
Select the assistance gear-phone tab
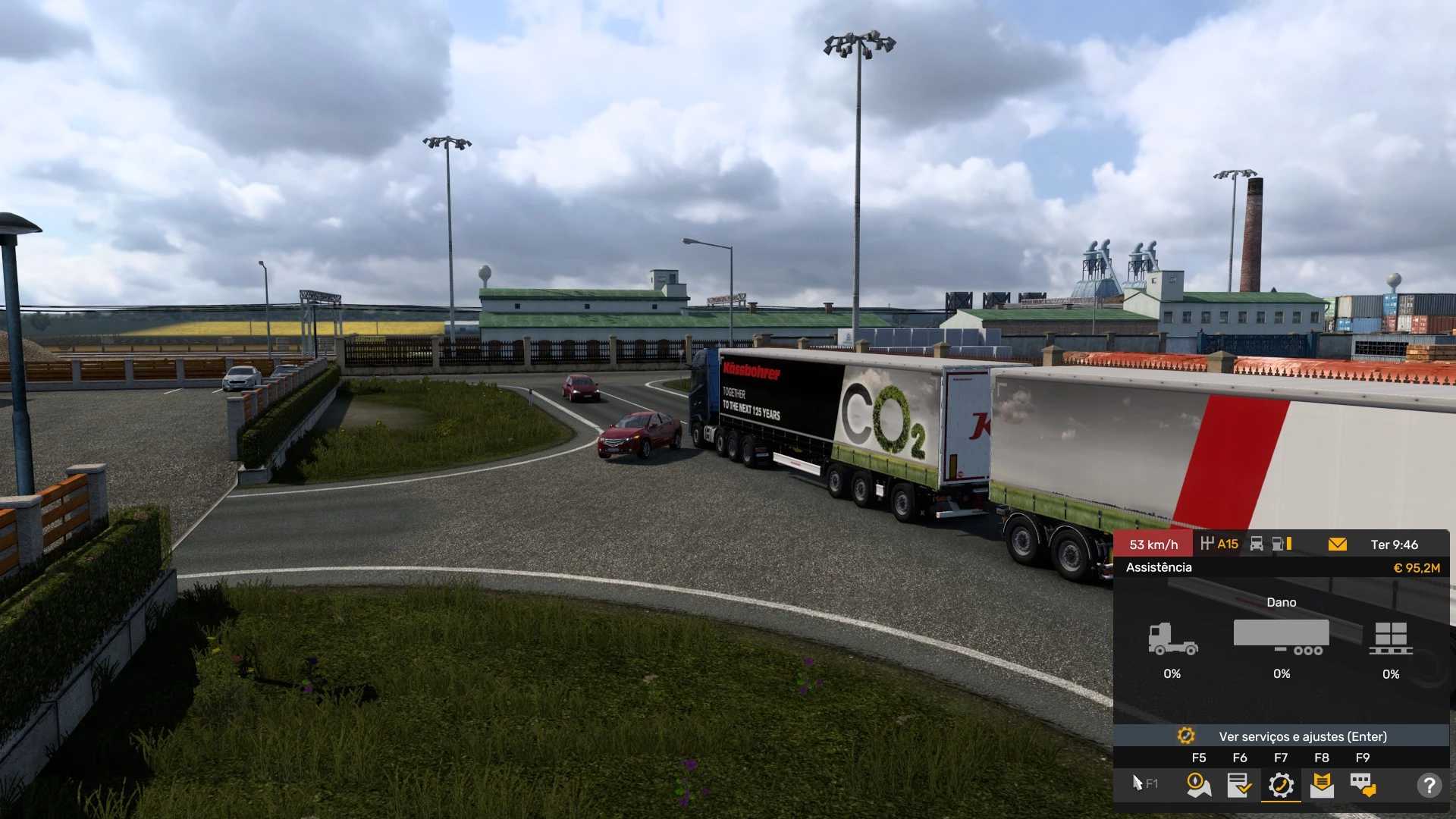(1281, 785)
